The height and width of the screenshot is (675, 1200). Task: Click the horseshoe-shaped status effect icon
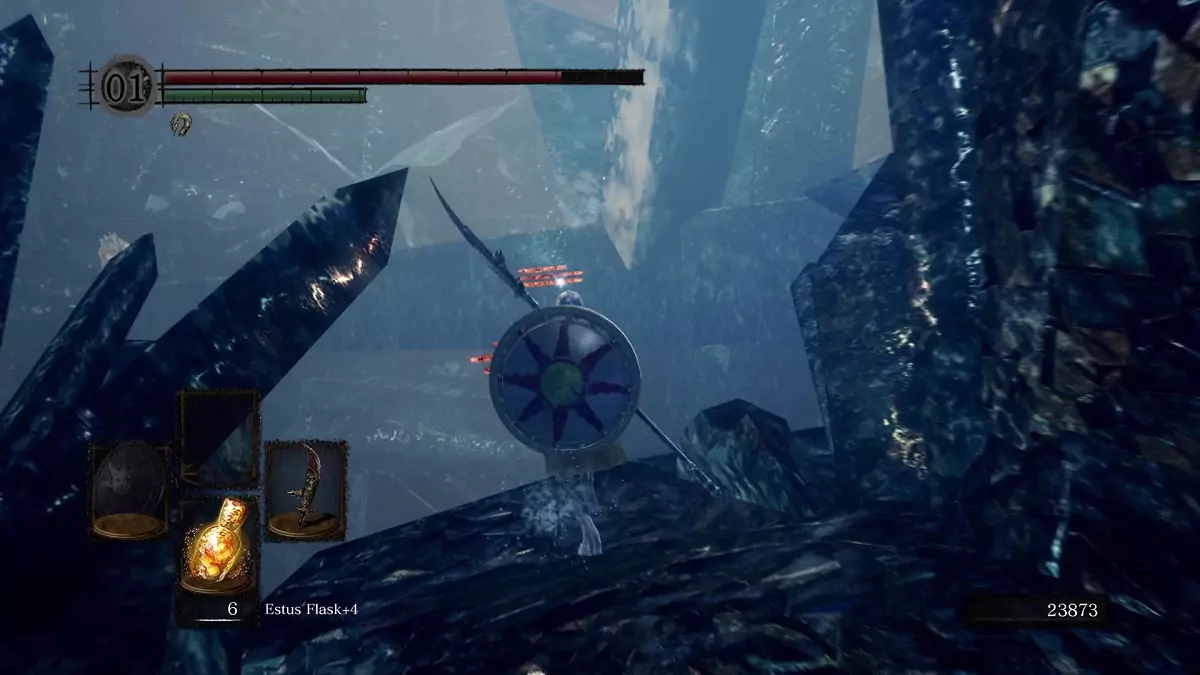tap(180, 123)
